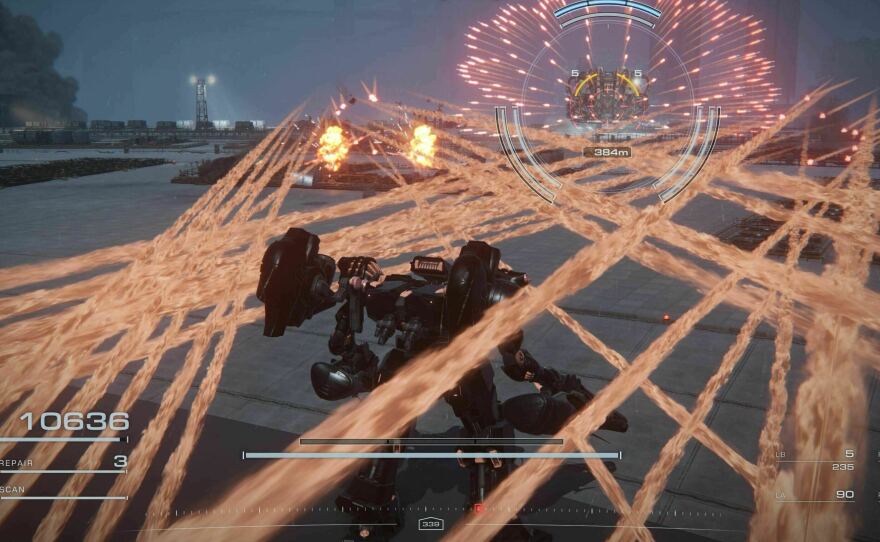The height and width of the screenshot is (542, 880).
Task: Select the LA arm weapon slot
Action: pos(815,494)
